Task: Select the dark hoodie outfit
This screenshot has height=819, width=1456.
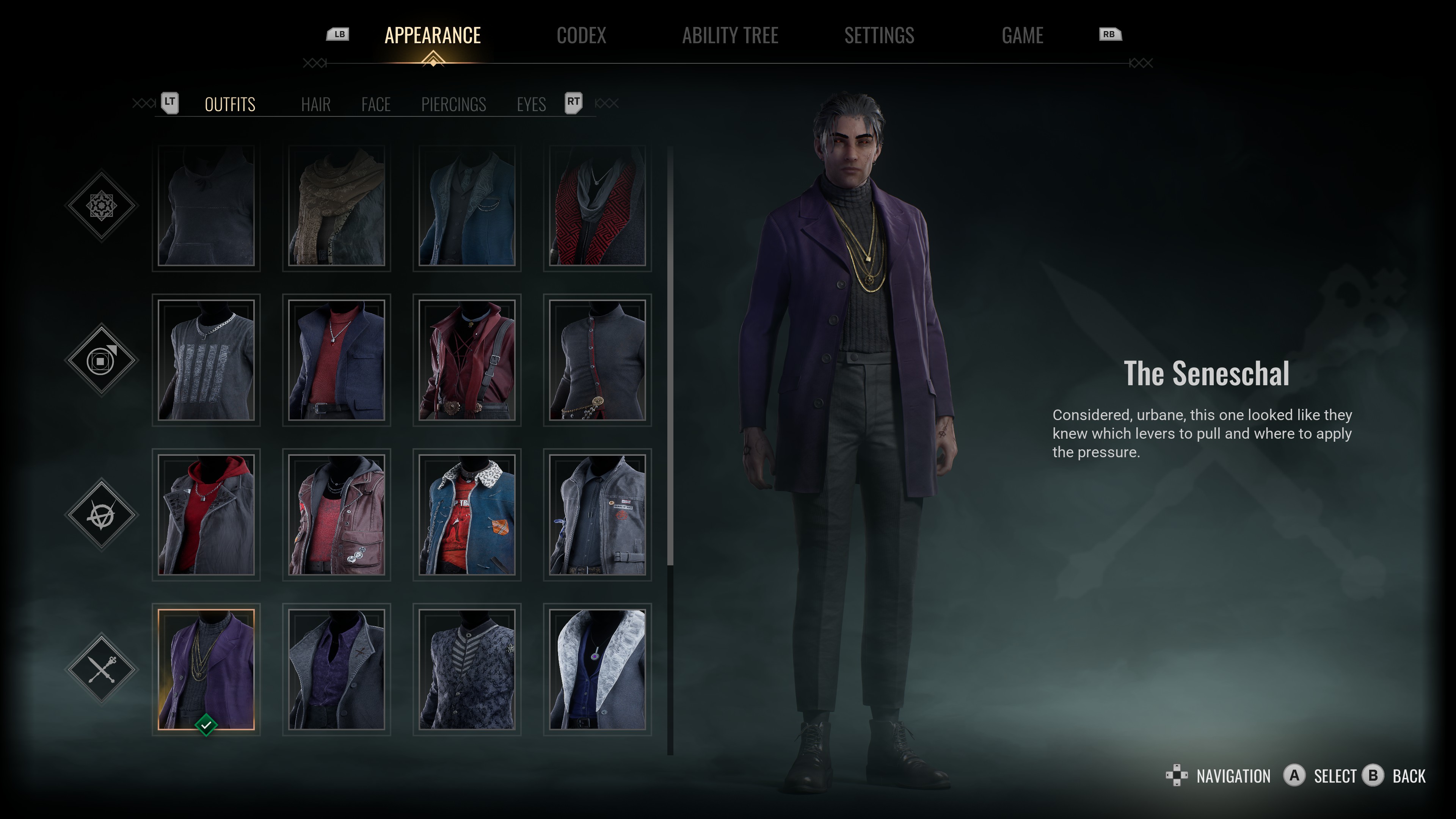Action: 206,206
